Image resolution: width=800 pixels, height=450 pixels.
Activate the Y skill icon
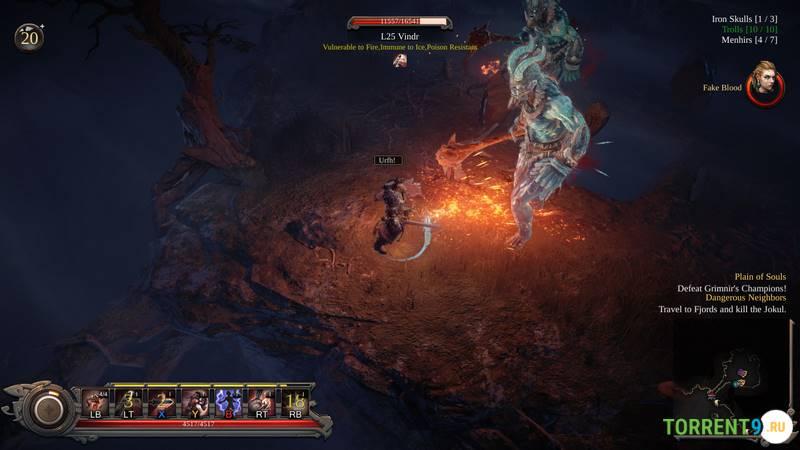coord(195,401)
